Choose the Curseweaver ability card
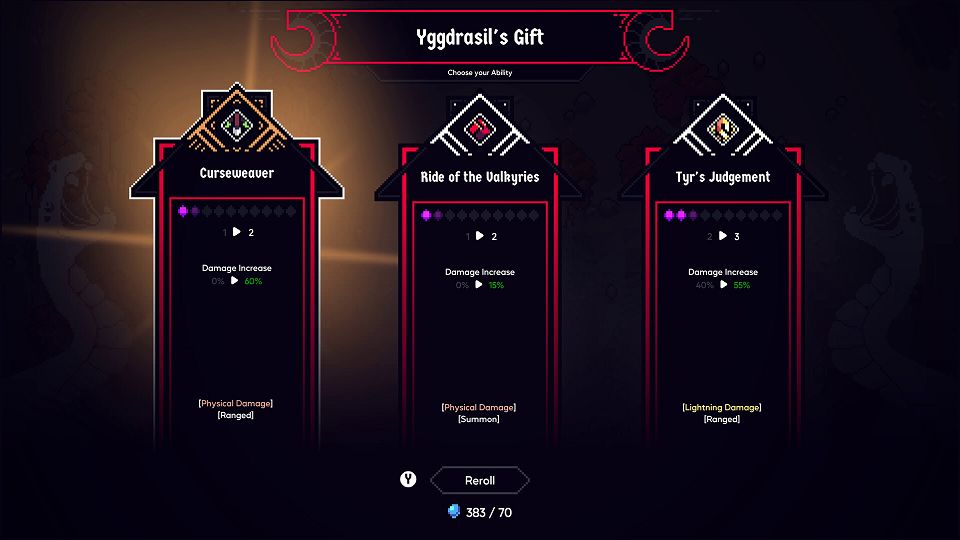This screenshot has width=960, height=540. click(x=236, y=300)
